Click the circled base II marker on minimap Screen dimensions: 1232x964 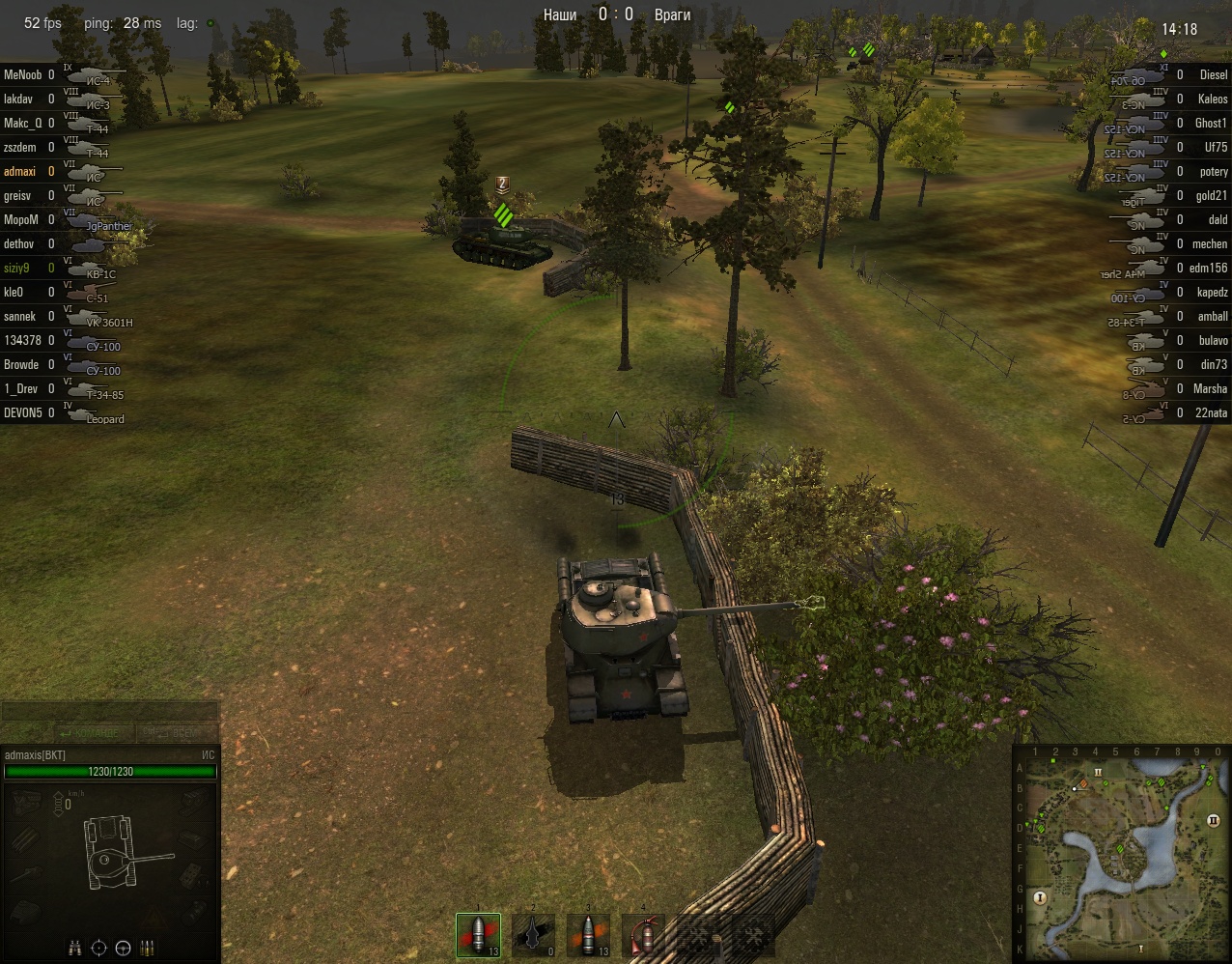1213,820
